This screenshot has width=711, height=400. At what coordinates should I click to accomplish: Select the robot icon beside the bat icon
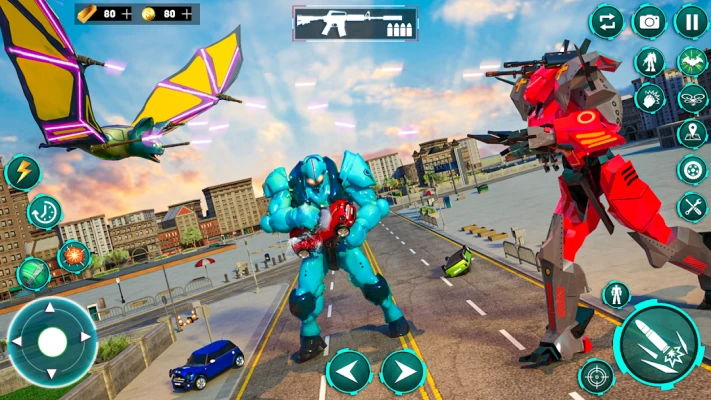pyautogui.click(x=649, y=62)
